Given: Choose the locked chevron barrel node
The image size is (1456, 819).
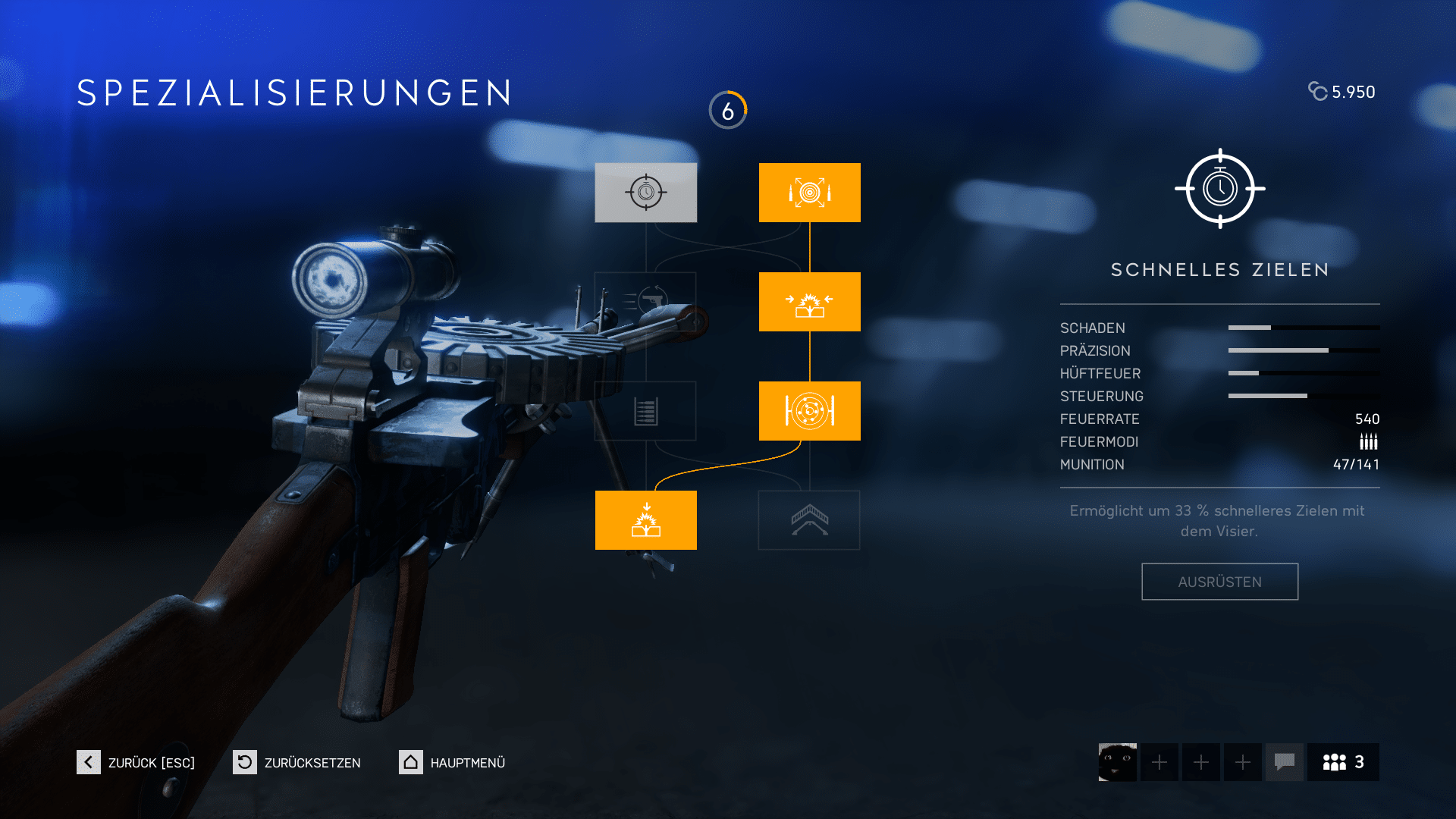Looking at the screenshot, I should (x=809, y=520).
